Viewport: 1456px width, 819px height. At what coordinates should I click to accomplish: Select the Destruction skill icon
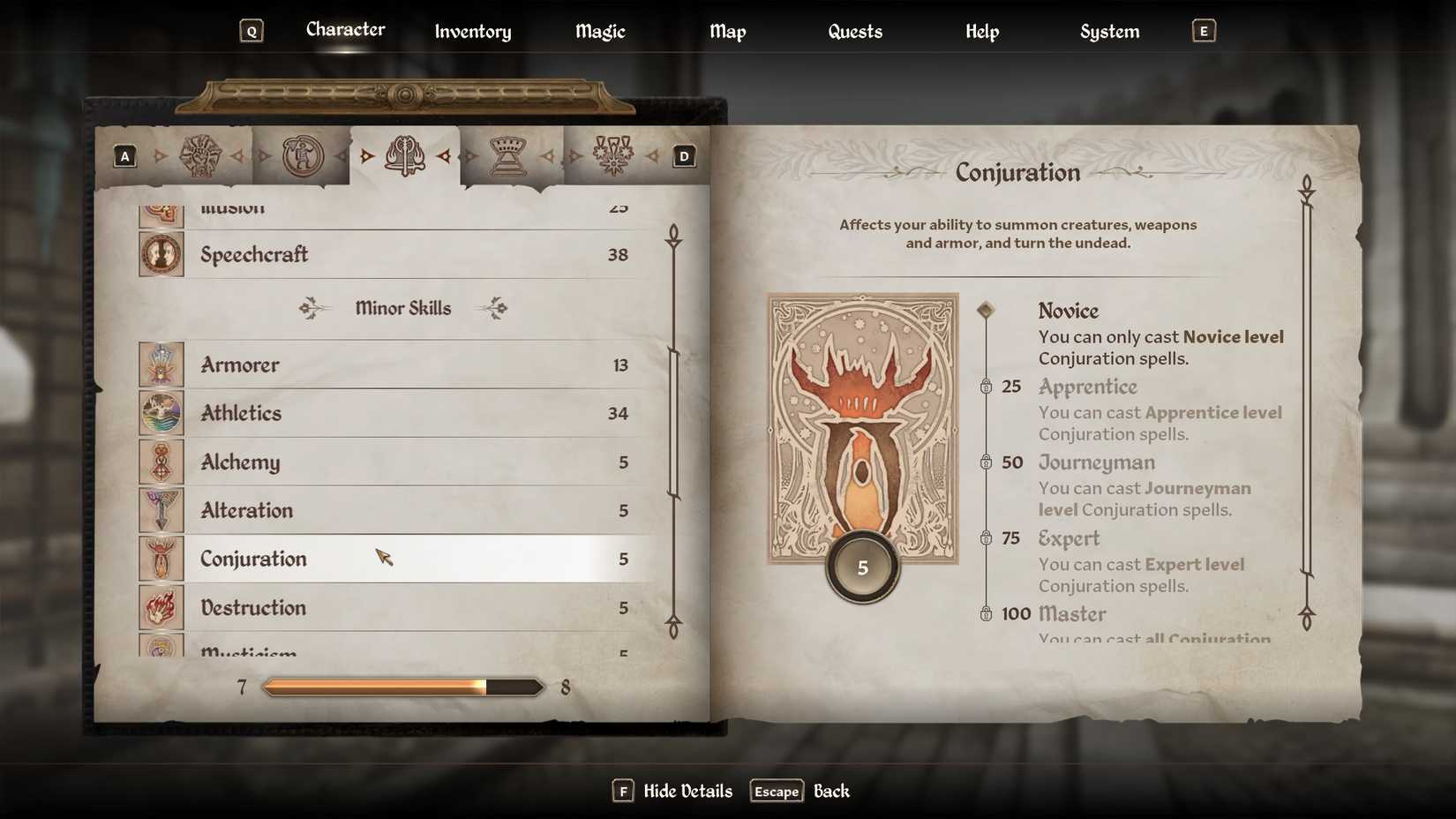[161, 607]
